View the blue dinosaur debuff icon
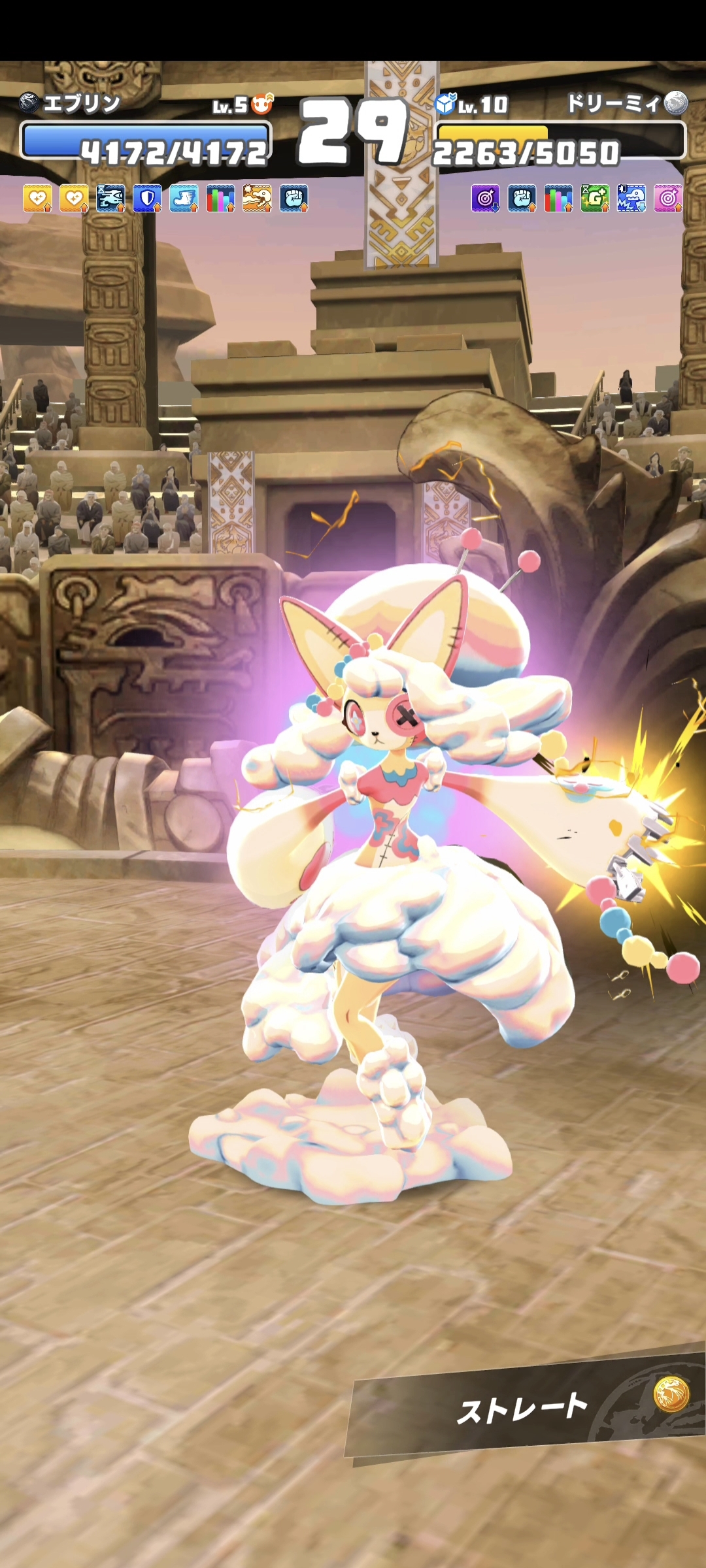 [631, 198]
